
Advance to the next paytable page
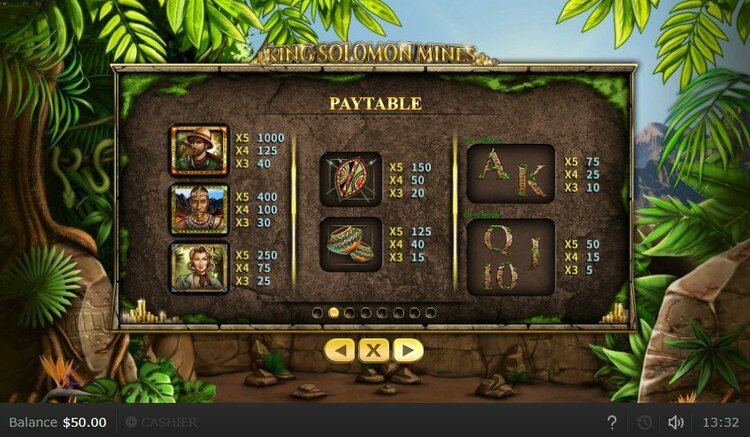407,351
